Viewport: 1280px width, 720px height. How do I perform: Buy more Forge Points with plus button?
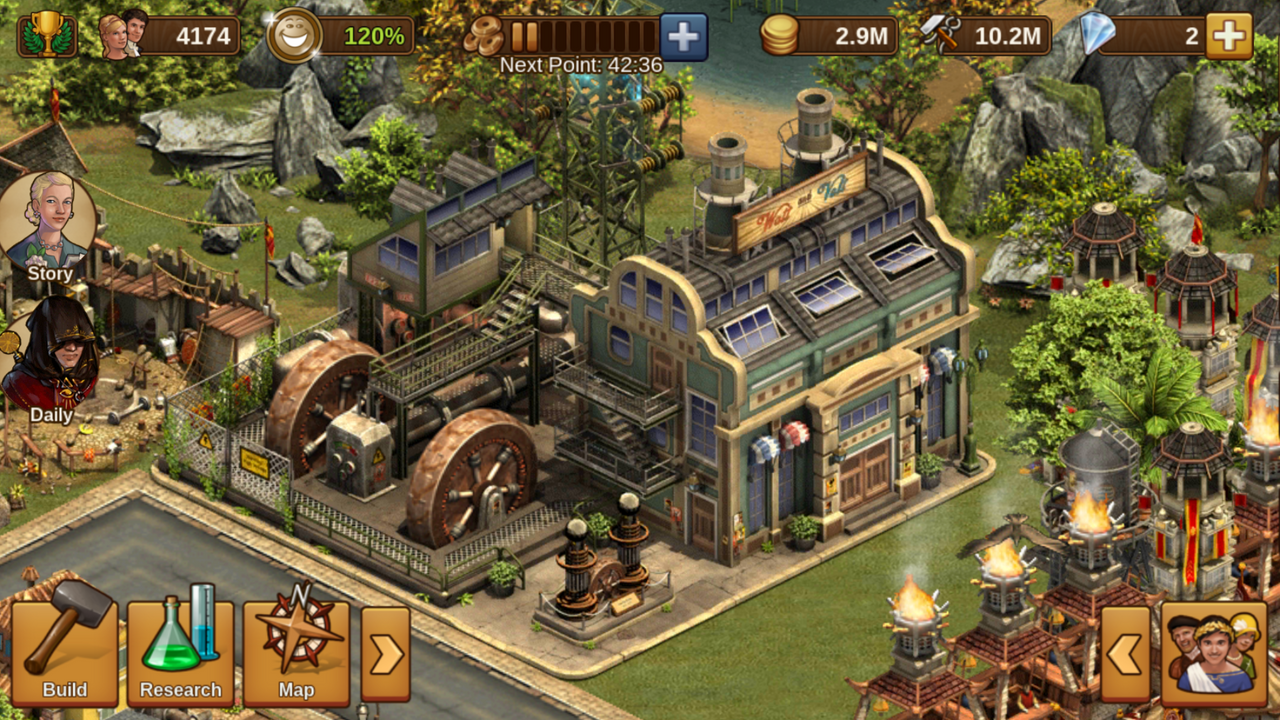pos(684,37)
